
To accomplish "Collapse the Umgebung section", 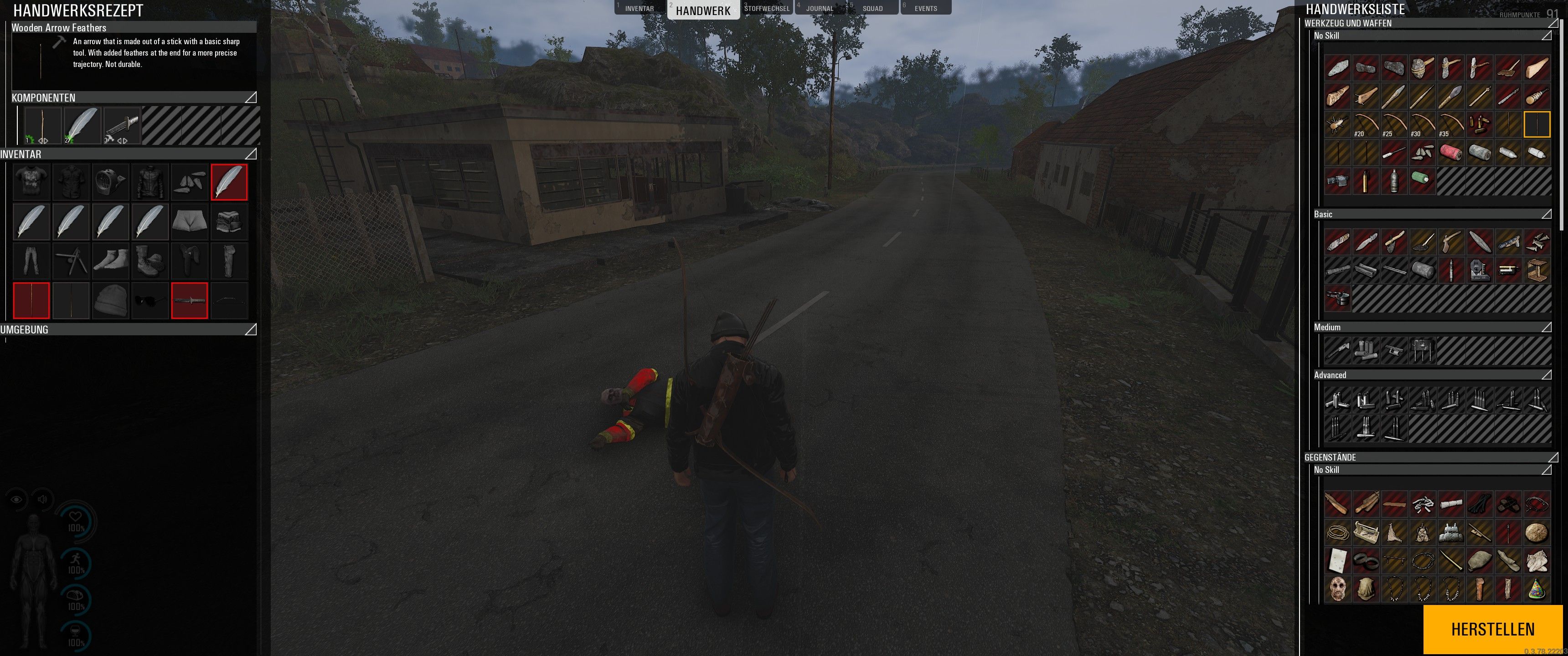I will (x=250, y=329).
